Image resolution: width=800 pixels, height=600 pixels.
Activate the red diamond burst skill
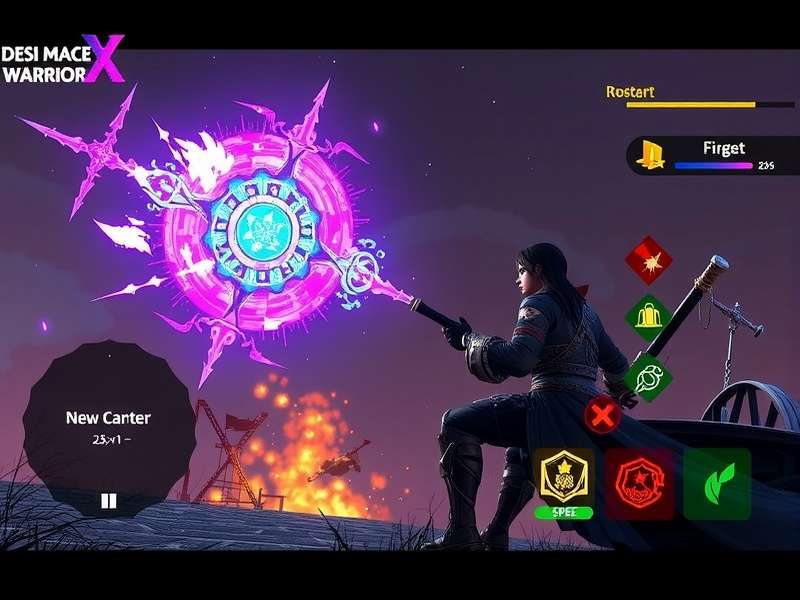point(648,261)
